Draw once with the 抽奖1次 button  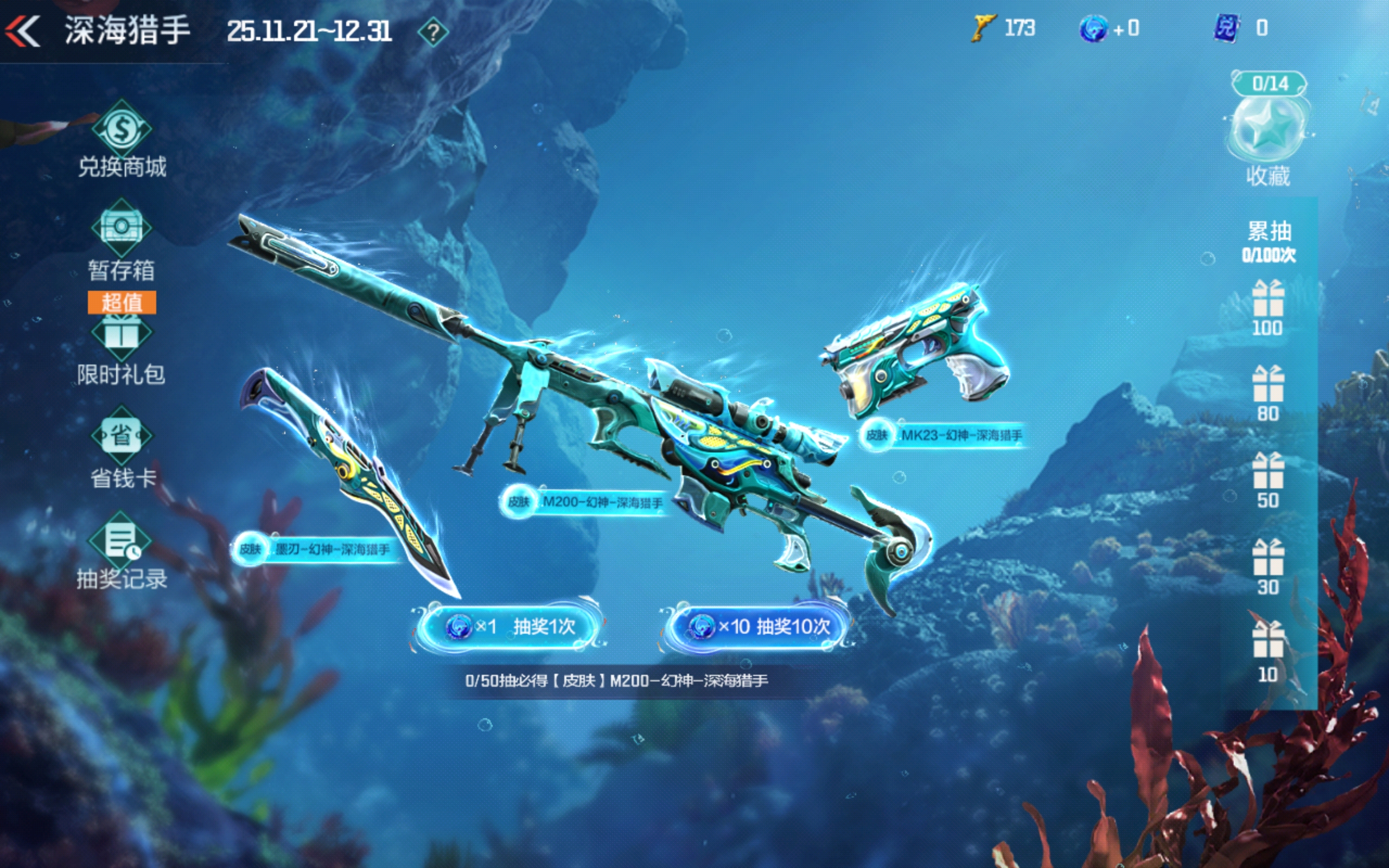[x=509, y=626]
